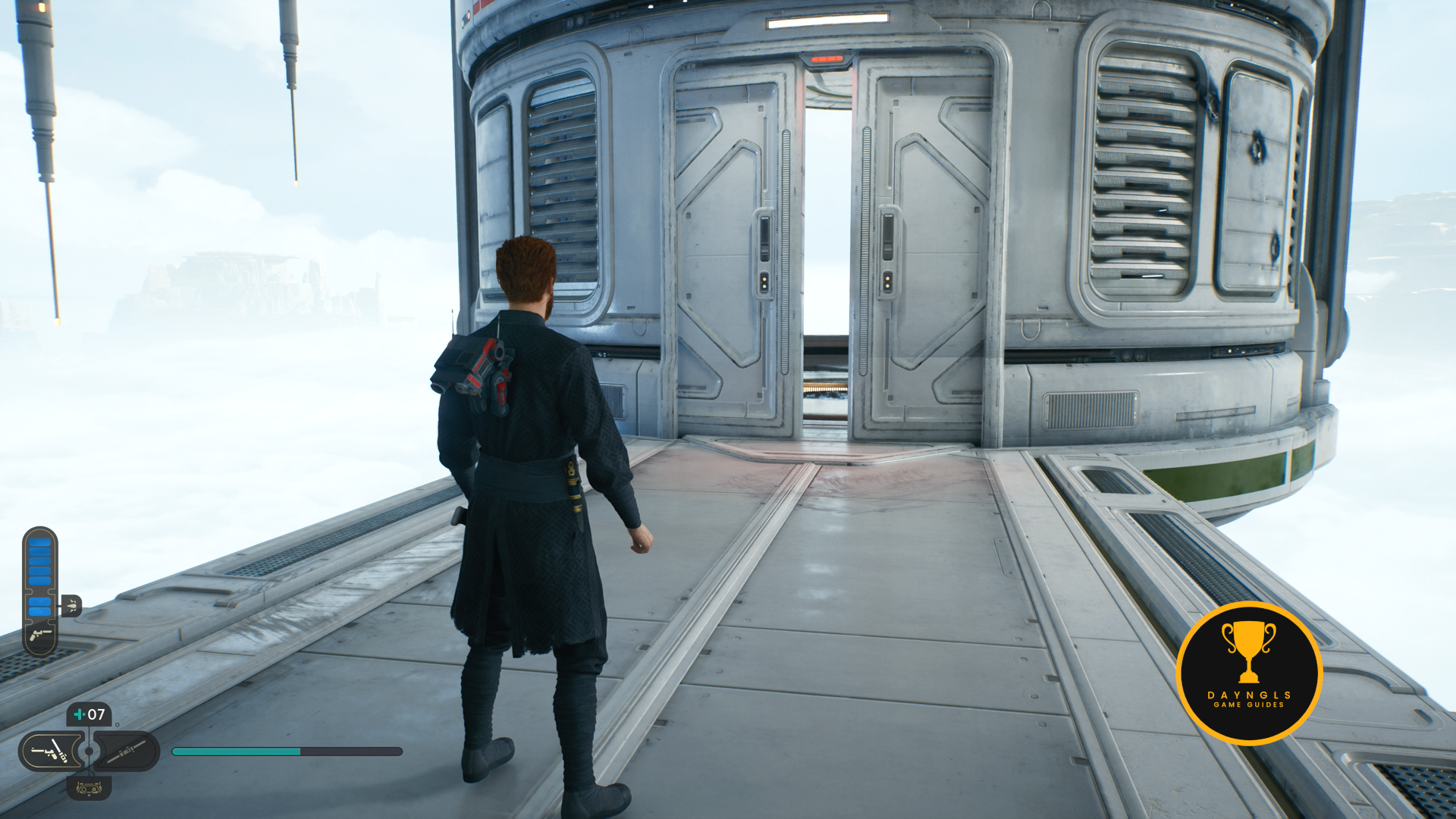The image size is (1456, 819).
Task: Open the Dayngls Game Guides trophy logo
Action: pos(1249,673)
